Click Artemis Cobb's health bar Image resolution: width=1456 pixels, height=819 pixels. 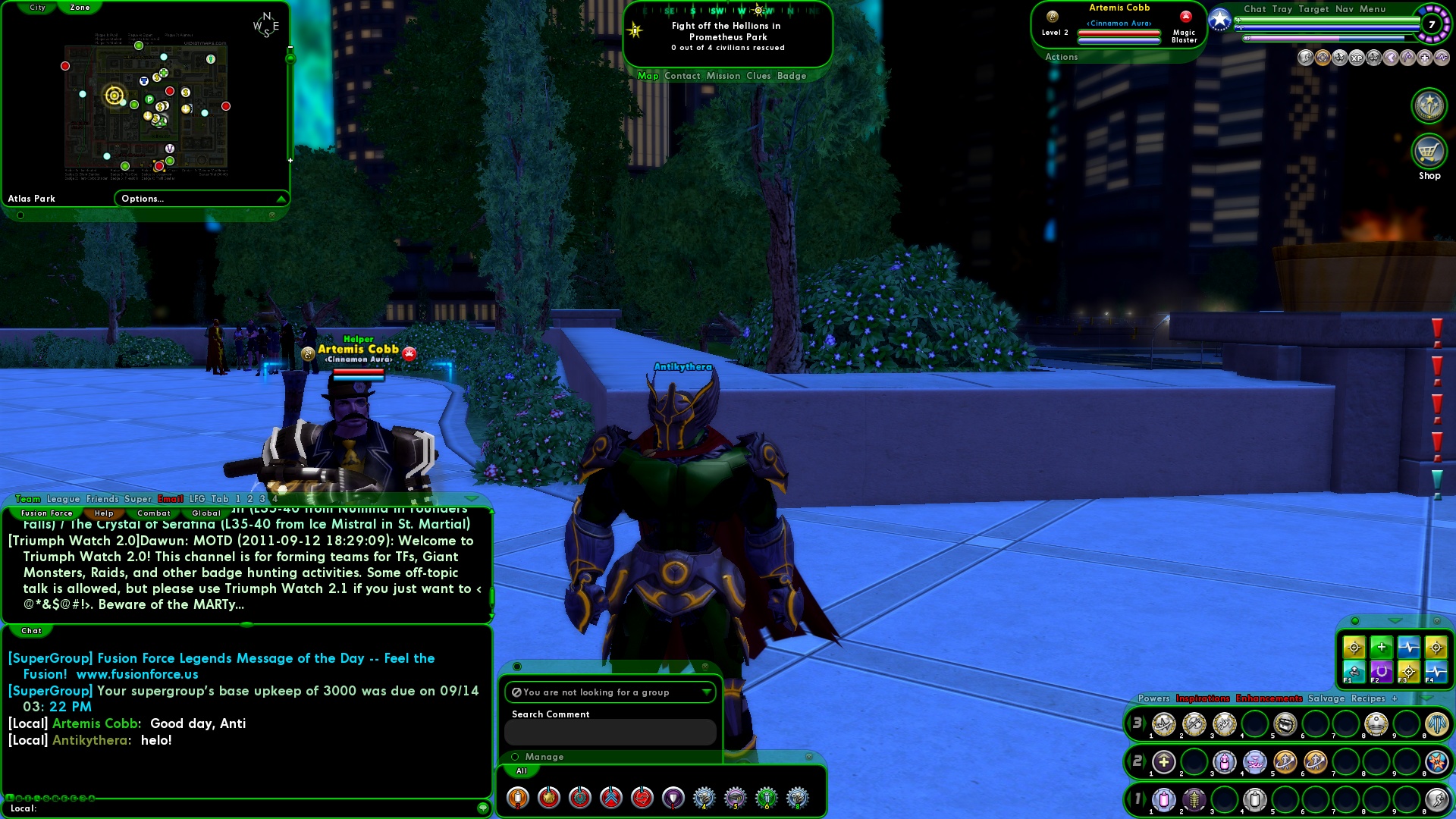click(1119, 33)
